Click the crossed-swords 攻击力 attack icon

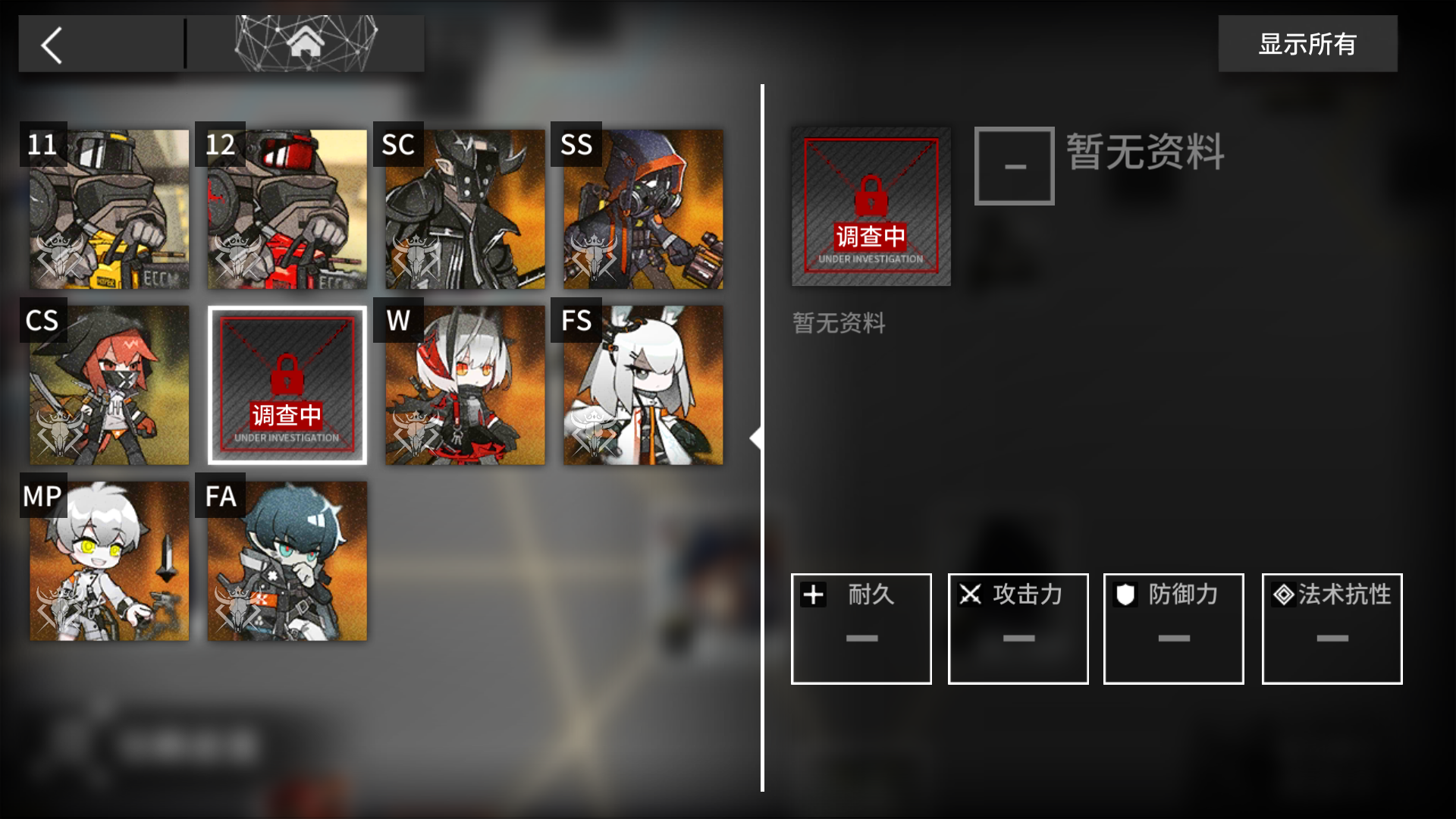click(970, 595)
